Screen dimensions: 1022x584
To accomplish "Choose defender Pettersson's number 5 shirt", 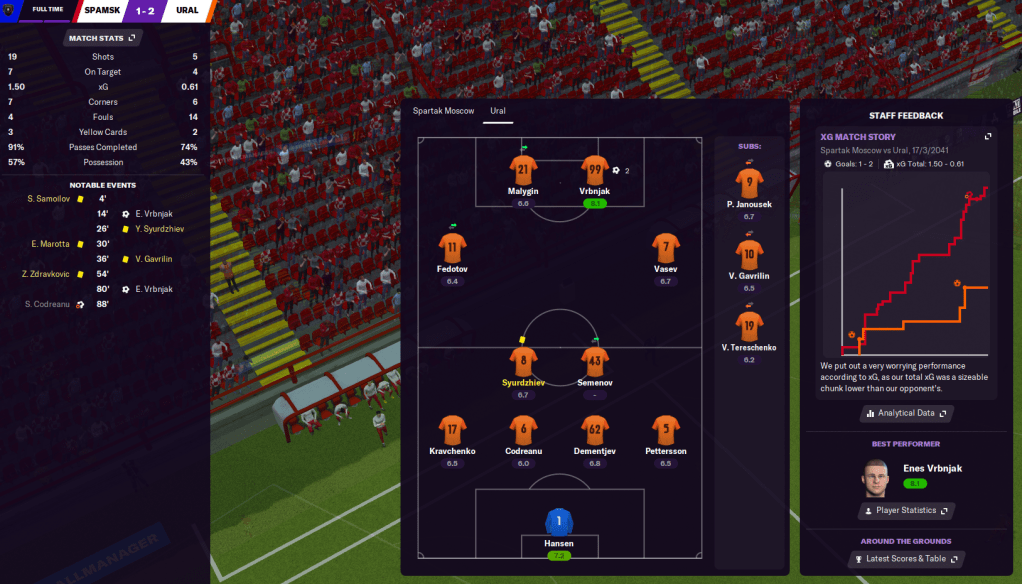I will point(665,430).
